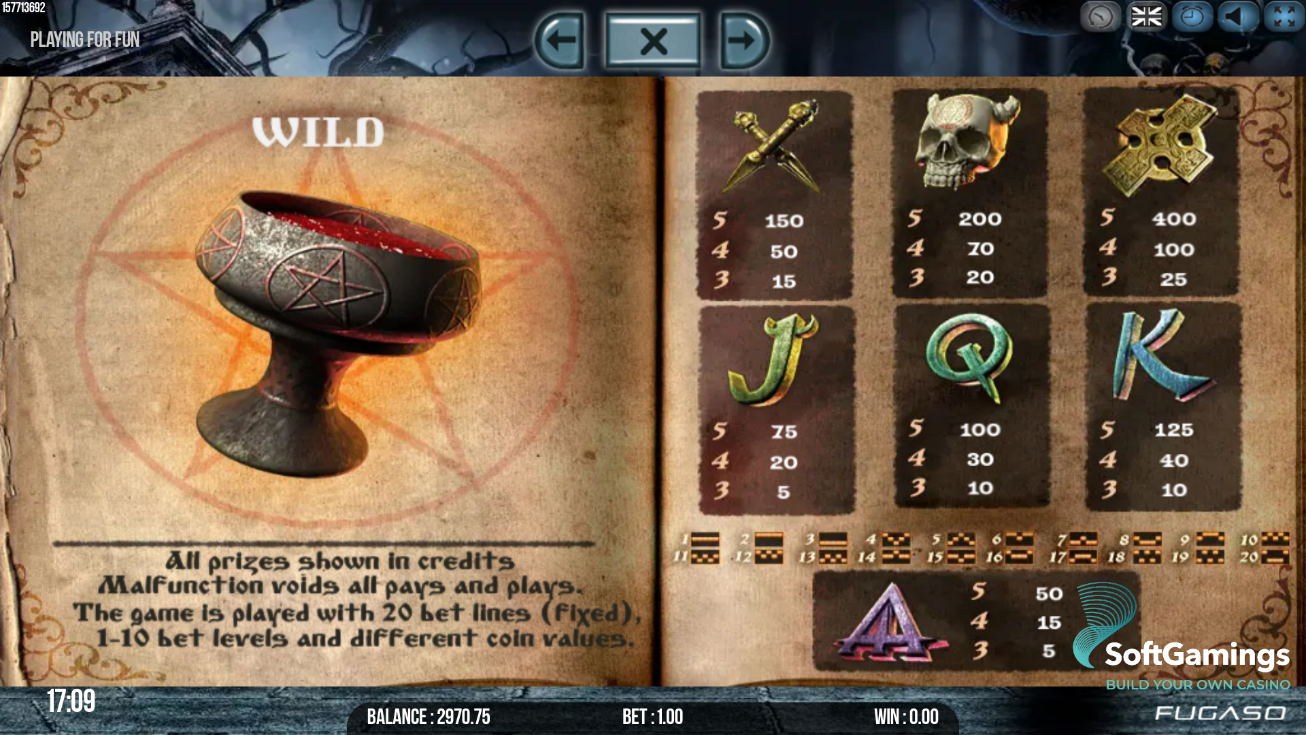Change language via the UK flag button
The width and height of the screenshot is (1306, 735).
[x=1146, y=17]
